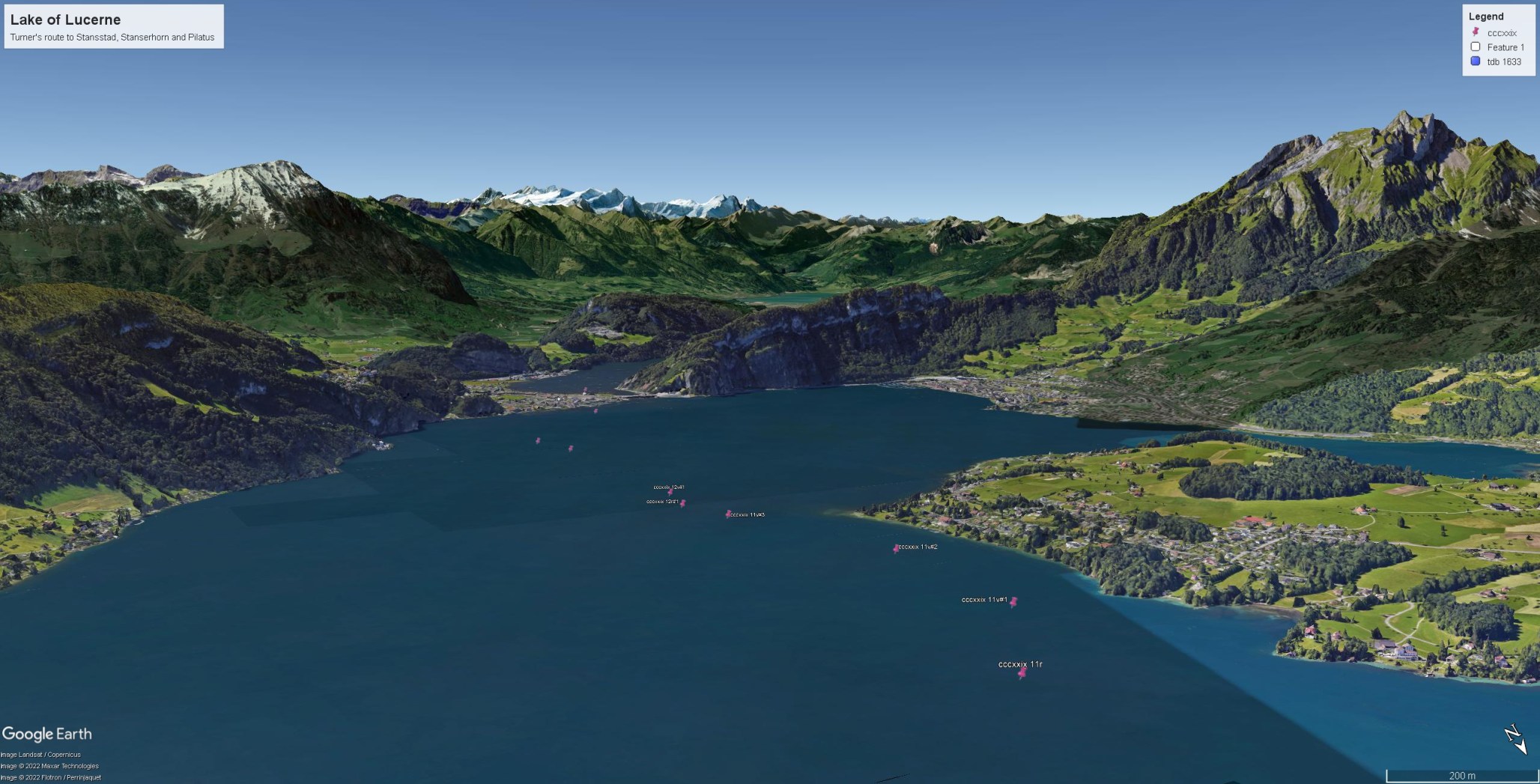The width and height of the screenshot is (1540, 784).
Task: Click the north compass arrow
Action: (x=1515, y=738)
